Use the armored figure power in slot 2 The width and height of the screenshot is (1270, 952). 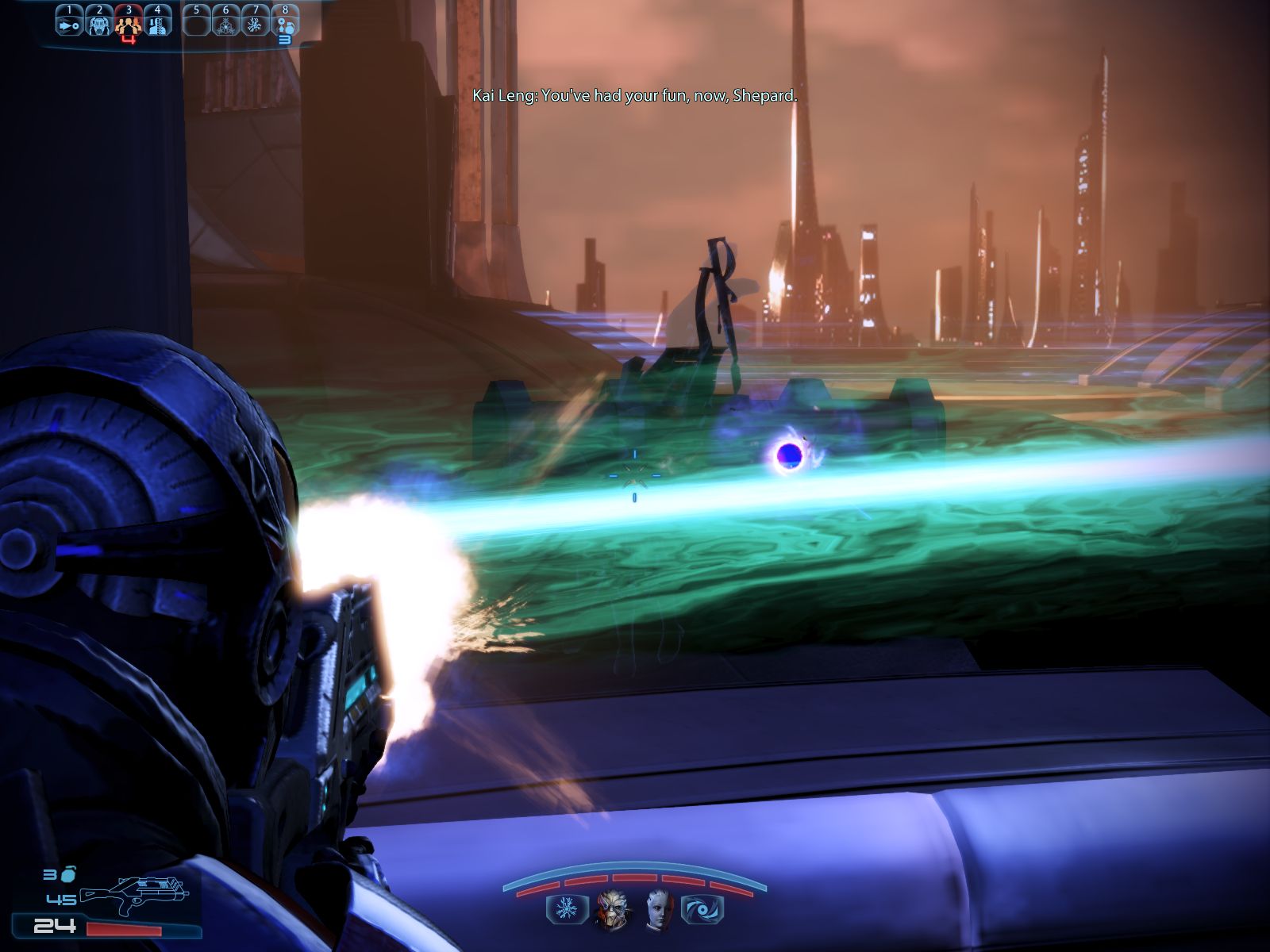coord(99,24)
